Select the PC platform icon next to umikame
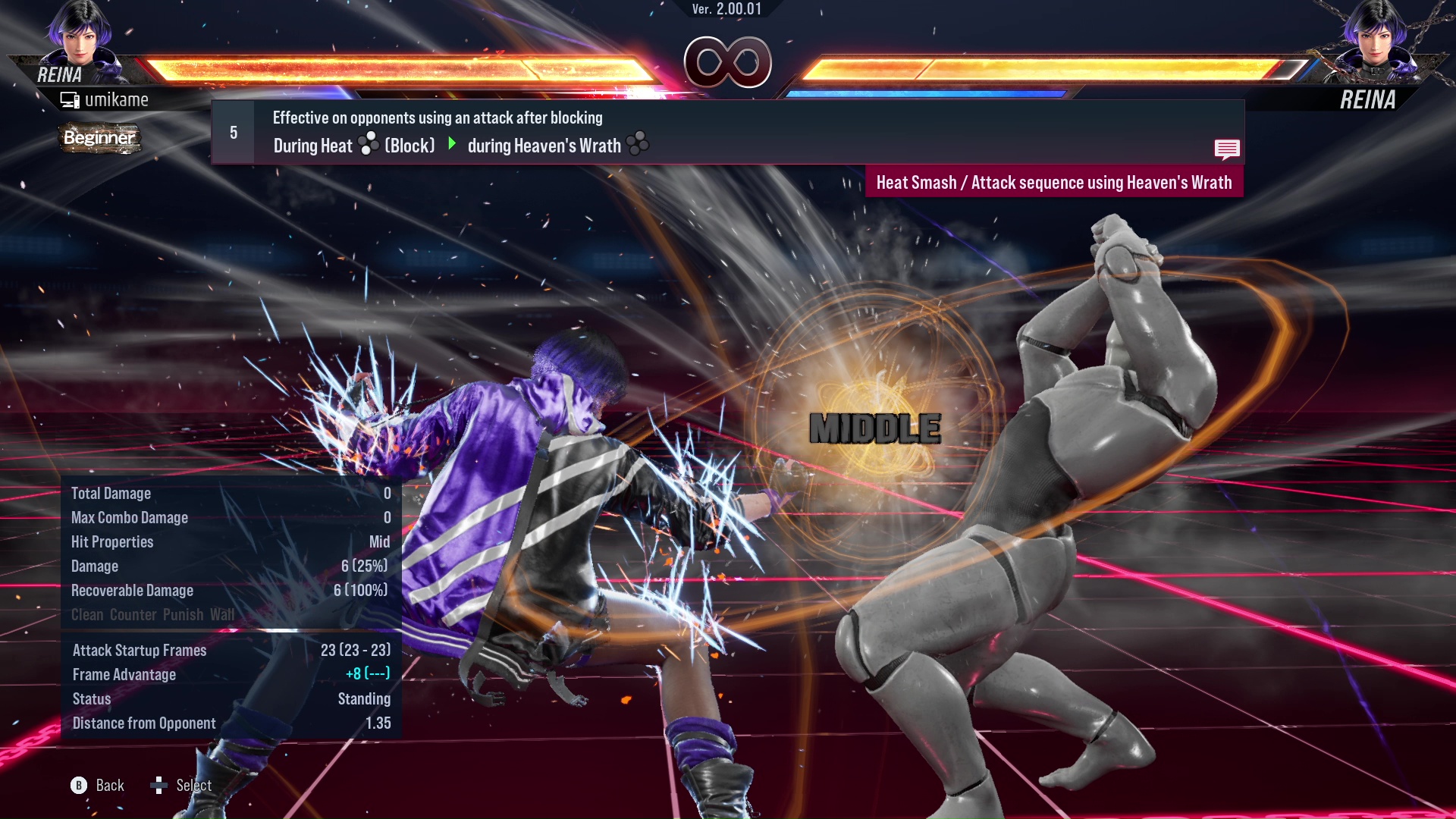Viewport: 1456px width, 819px height. click(71, 99)
